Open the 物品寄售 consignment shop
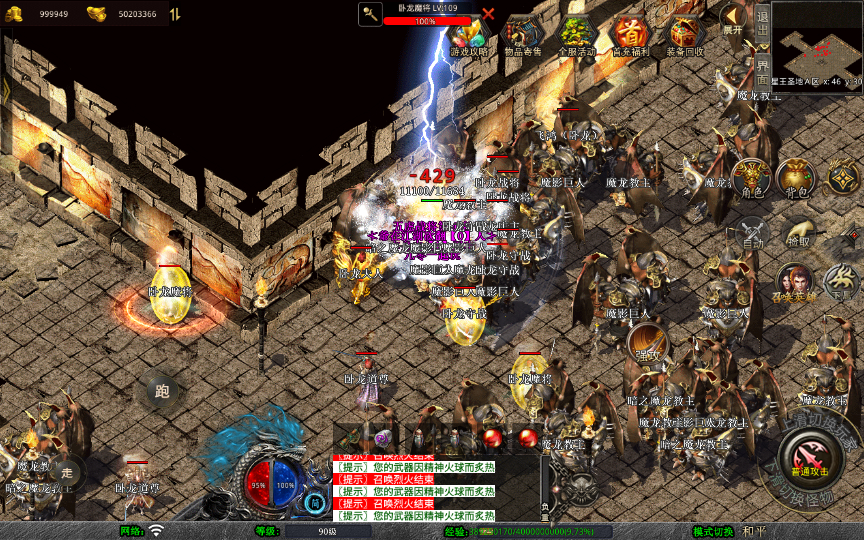Image resolution: width=864 pixels, height=540 pixels. (x=522, y=36)
